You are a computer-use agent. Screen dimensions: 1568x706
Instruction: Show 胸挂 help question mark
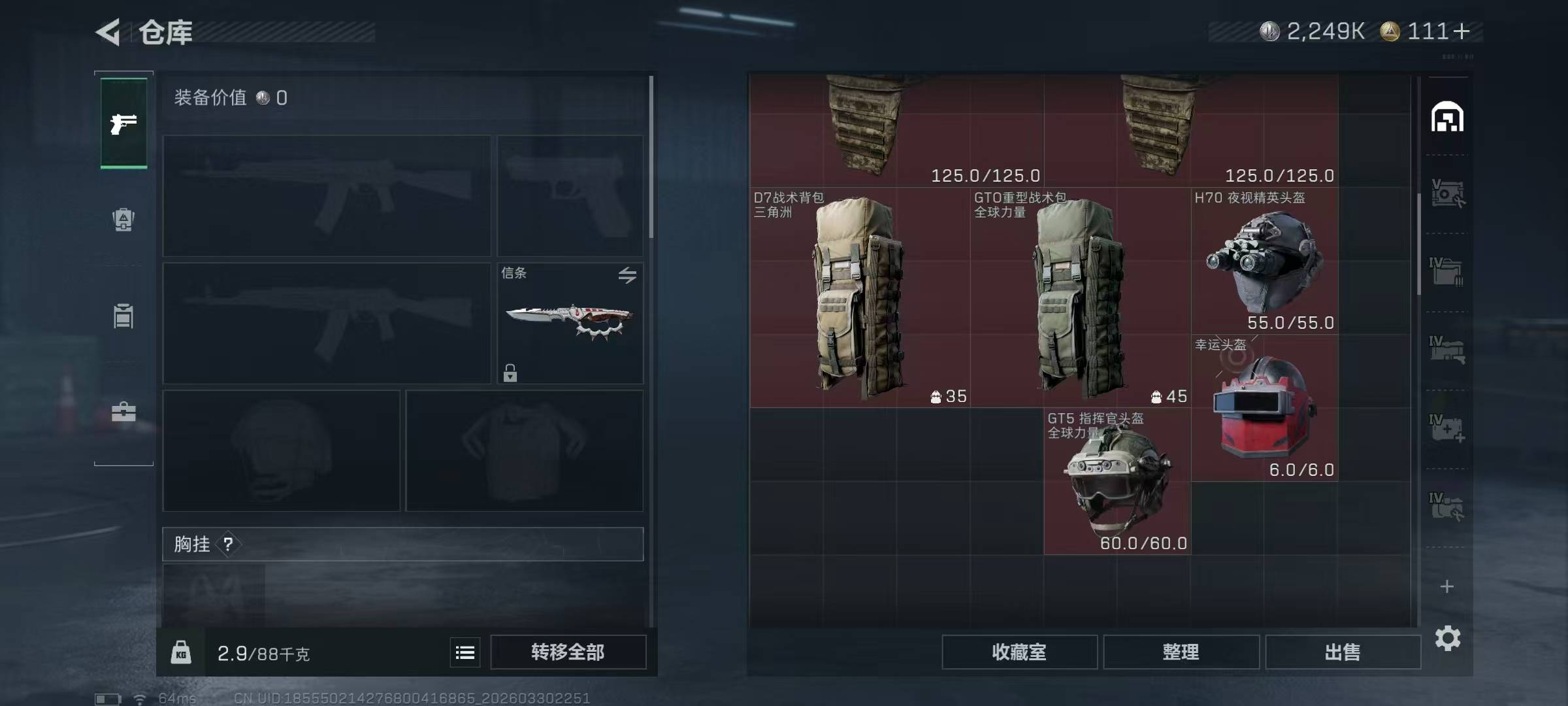click(x=228, y=544)
